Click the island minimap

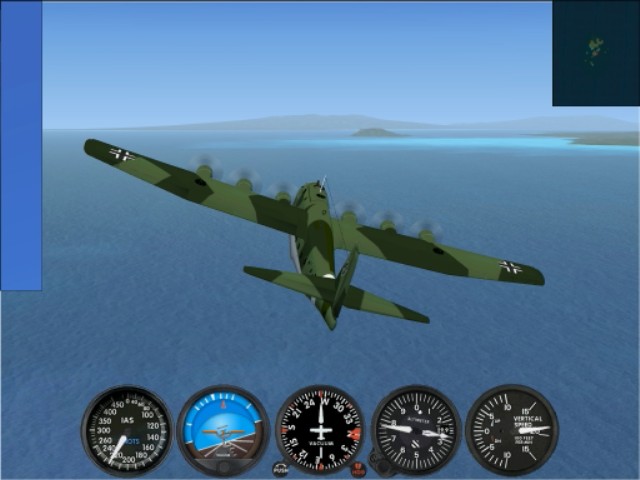point(596,52)
